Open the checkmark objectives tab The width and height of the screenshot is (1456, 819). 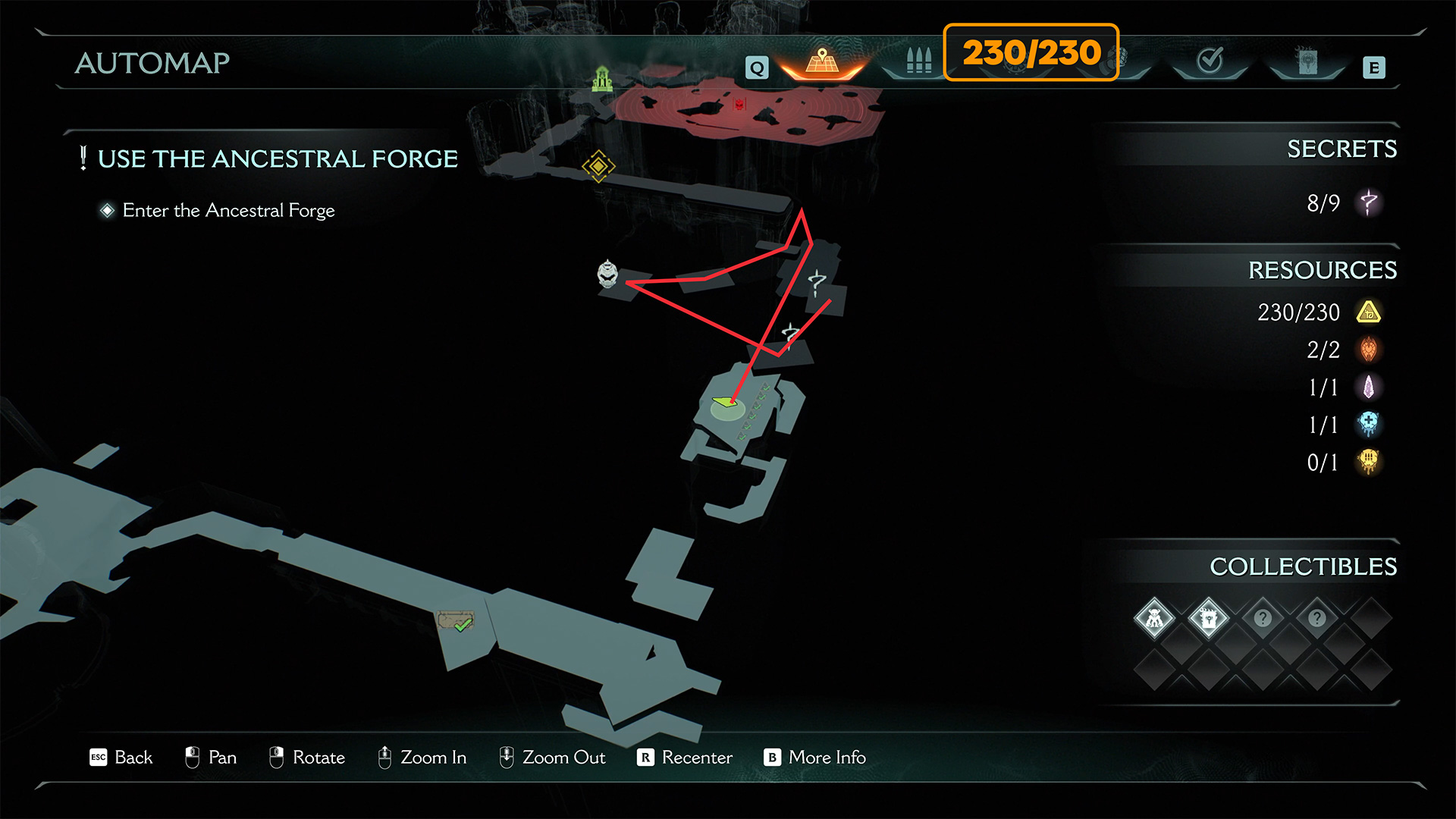[1210, 61]
